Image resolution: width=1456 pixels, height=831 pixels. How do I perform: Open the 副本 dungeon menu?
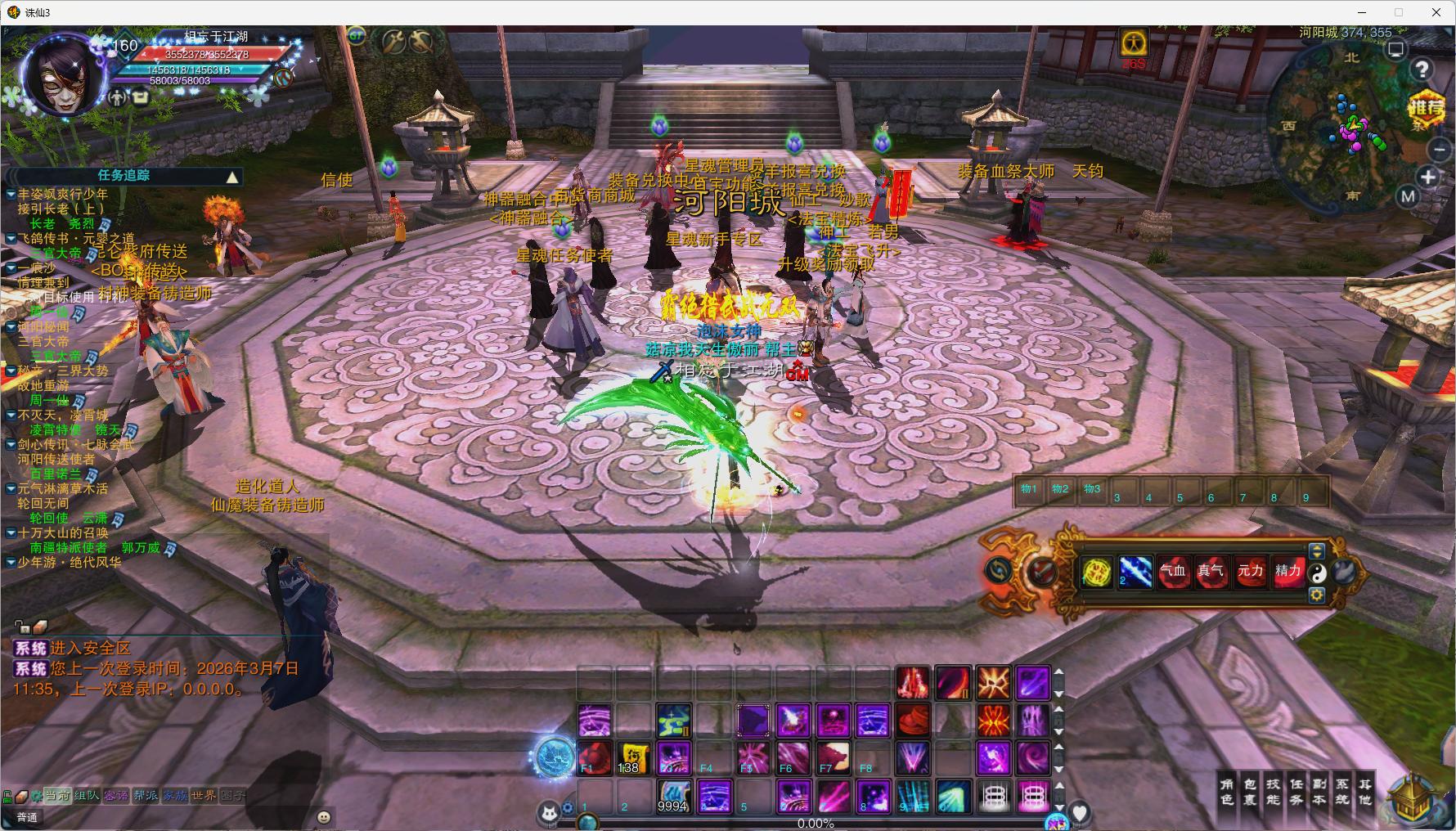[1319, 792]
